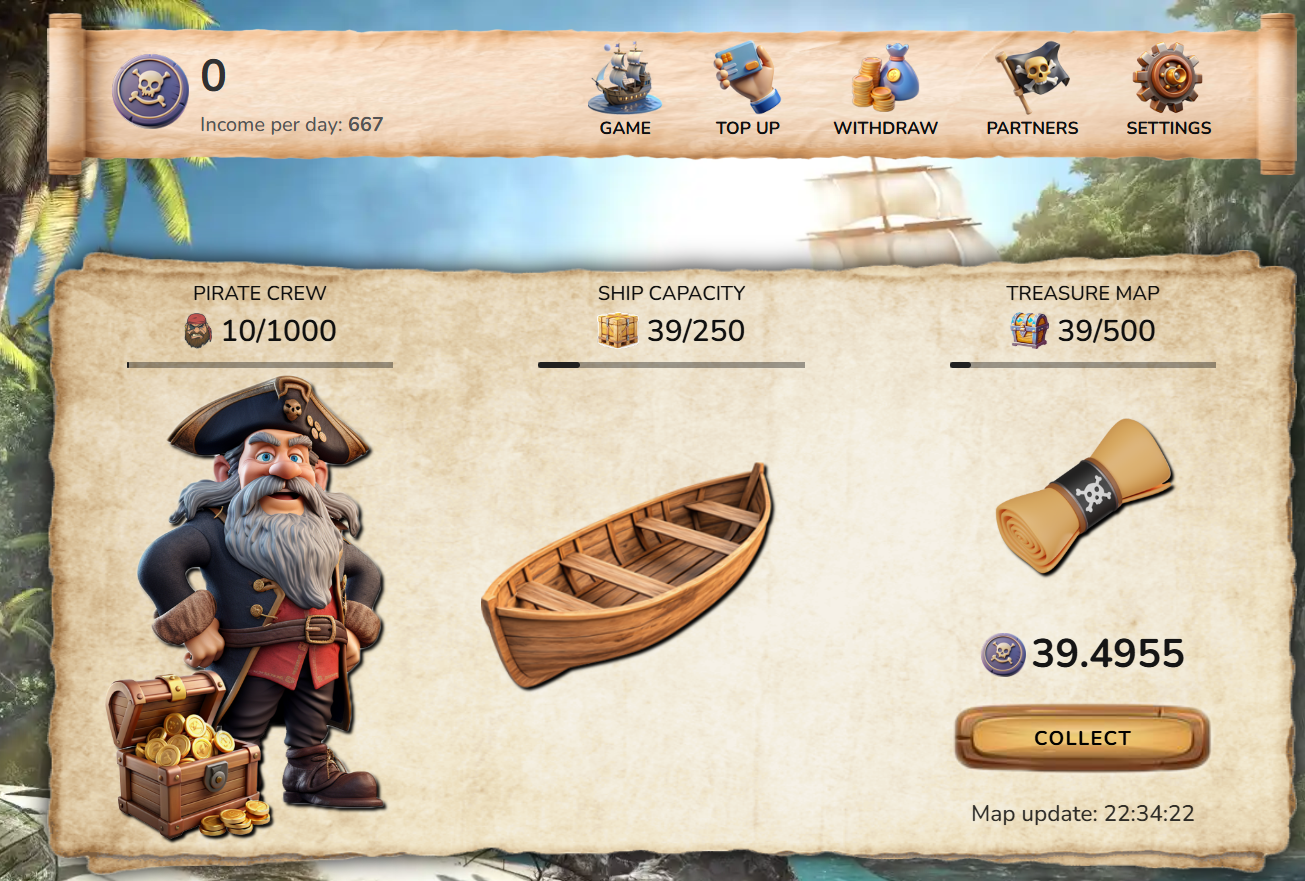Click the TREASURE MAP progress bar
The width and height of the screenshot is (1305, 881).
click(1083, 365)
